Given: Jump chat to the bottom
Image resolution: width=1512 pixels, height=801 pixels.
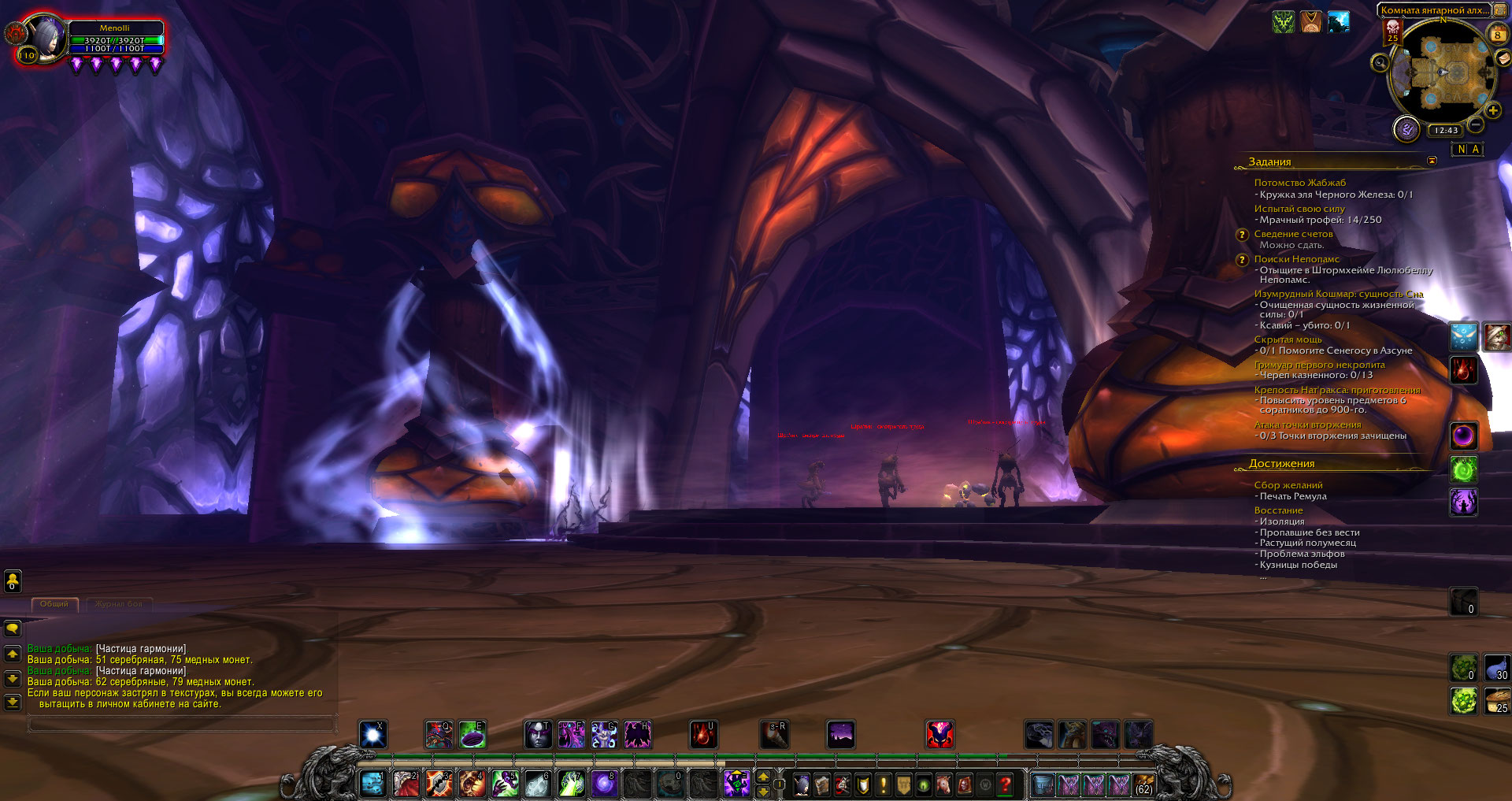Looking at the screenshot, I should point(13,701).
